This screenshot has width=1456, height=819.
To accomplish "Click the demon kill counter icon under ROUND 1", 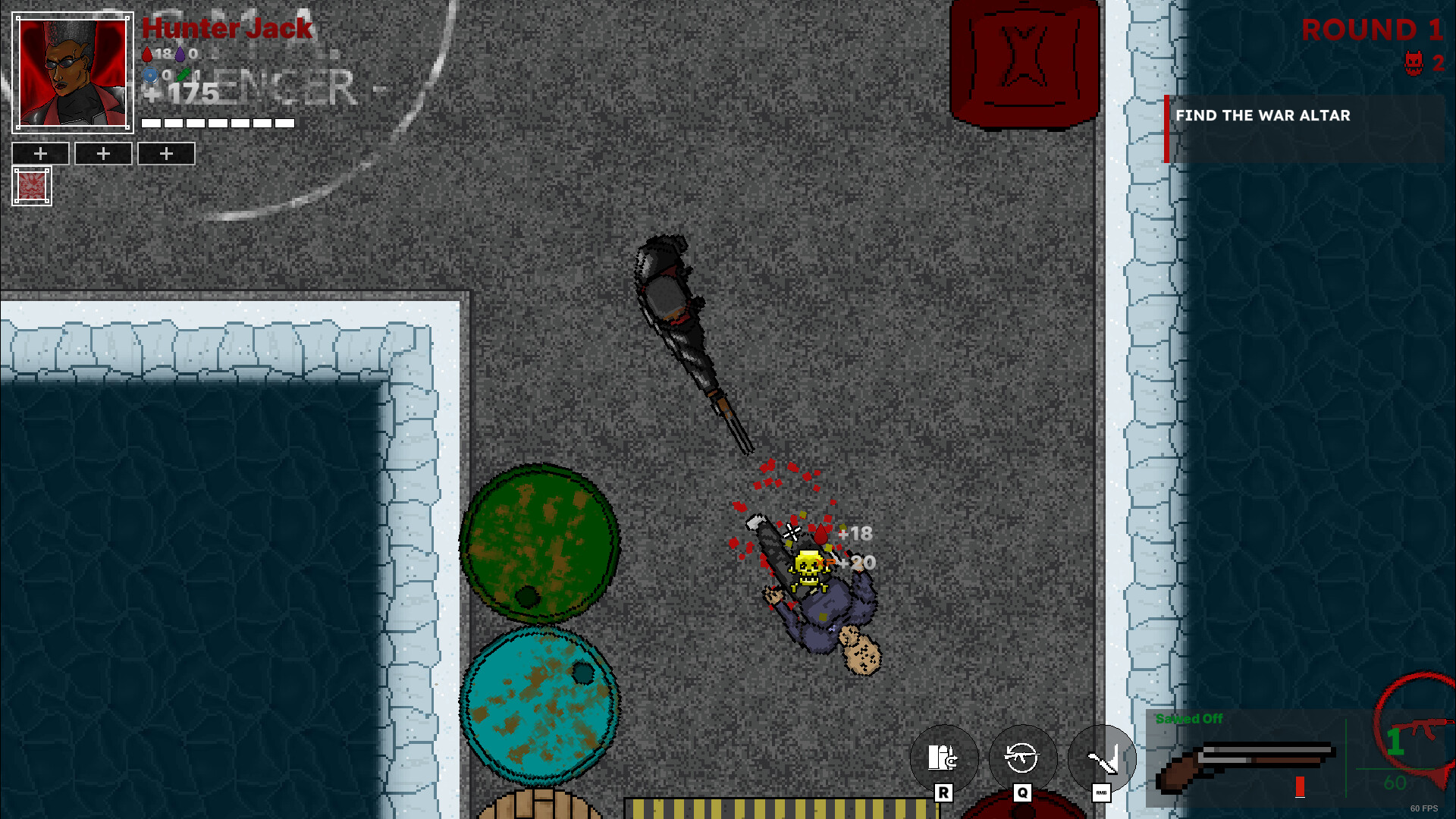I will pyautogui.click(x=1413, y=64).
